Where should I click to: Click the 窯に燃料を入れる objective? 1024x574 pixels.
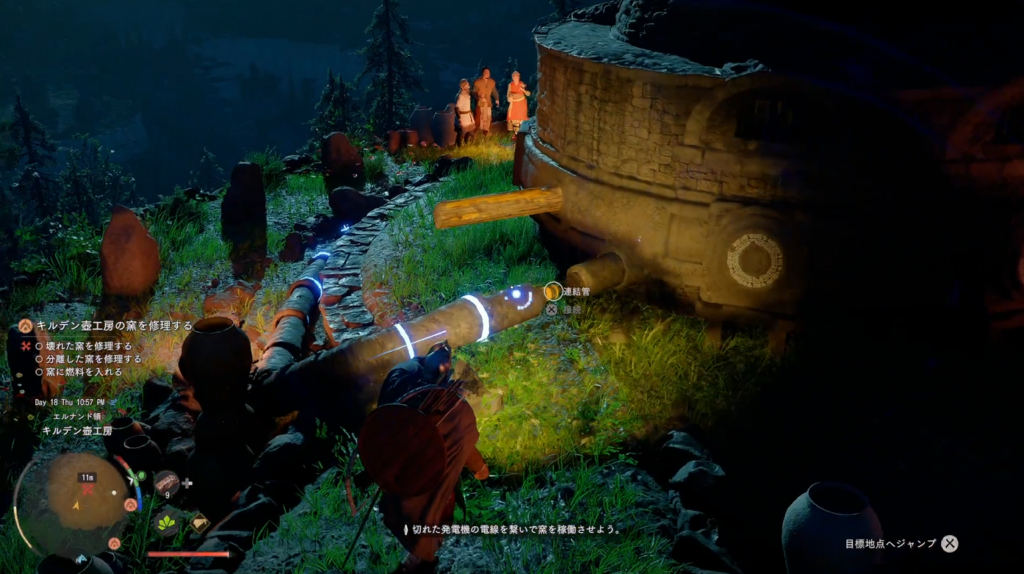(x=83, y=371)
